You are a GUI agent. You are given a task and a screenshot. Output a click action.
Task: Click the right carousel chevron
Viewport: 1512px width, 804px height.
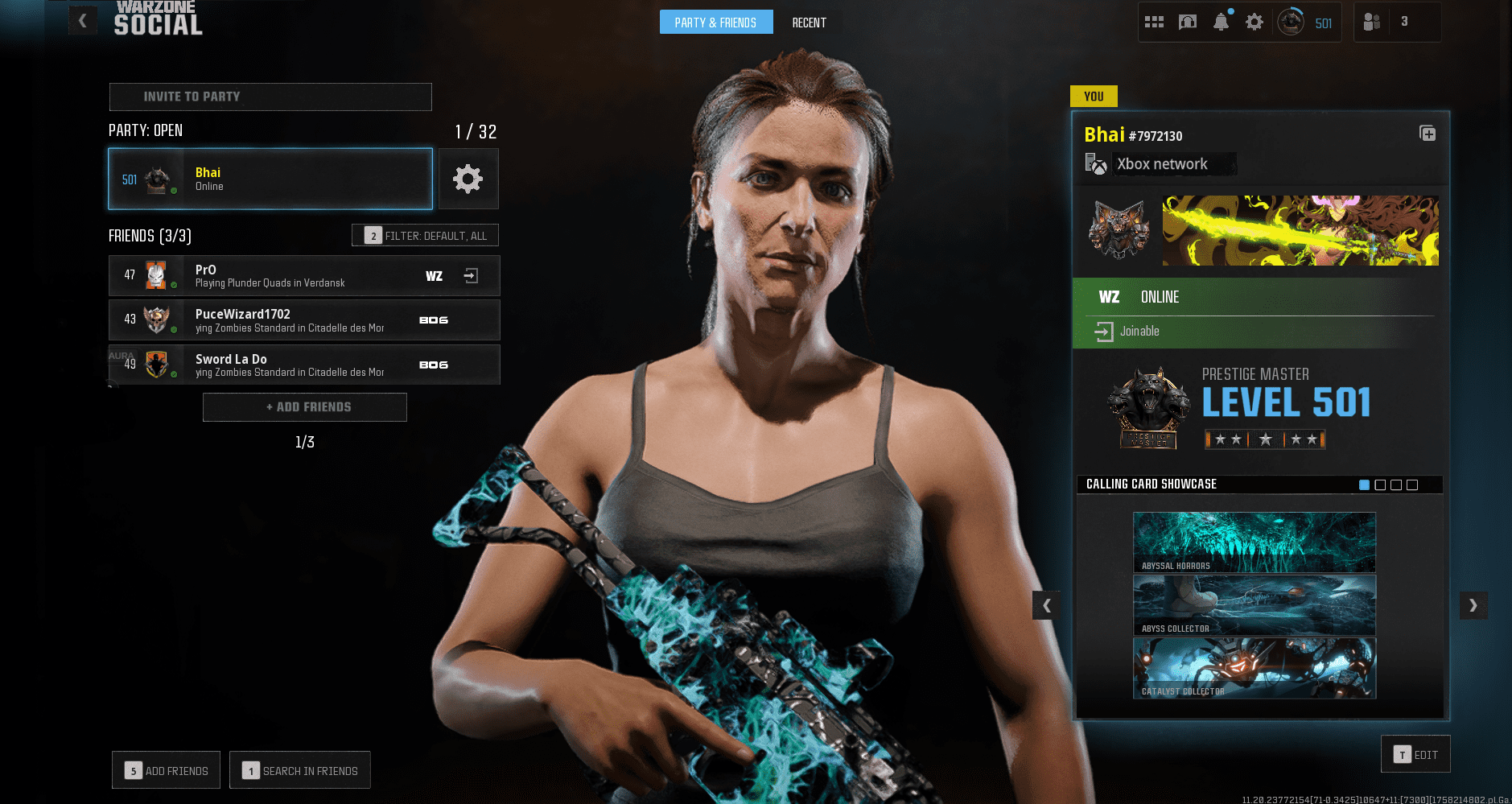point(1473,605)
